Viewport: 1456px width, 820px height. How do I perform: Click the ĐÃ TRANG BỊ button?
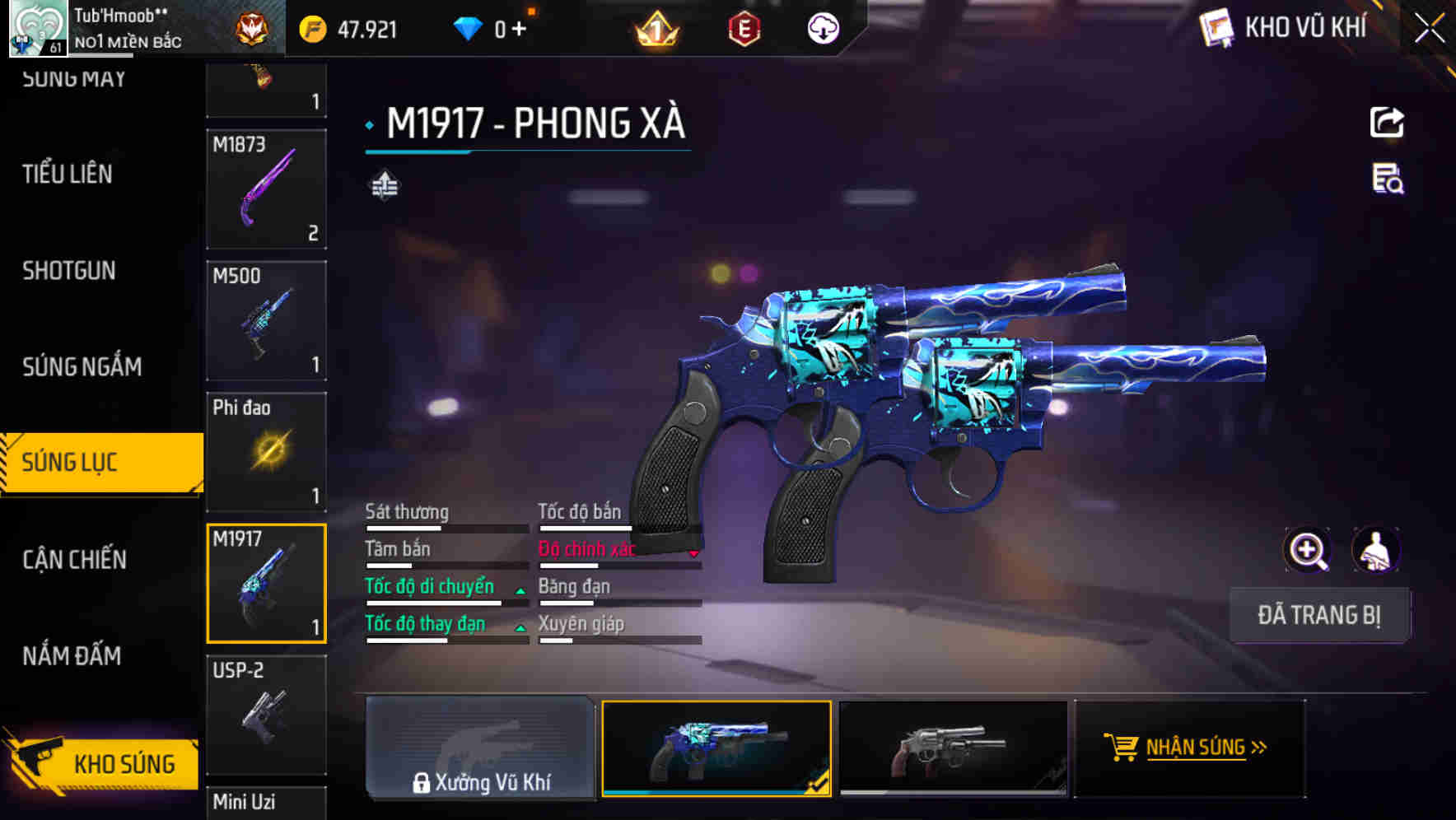[x=1319, y=615]
